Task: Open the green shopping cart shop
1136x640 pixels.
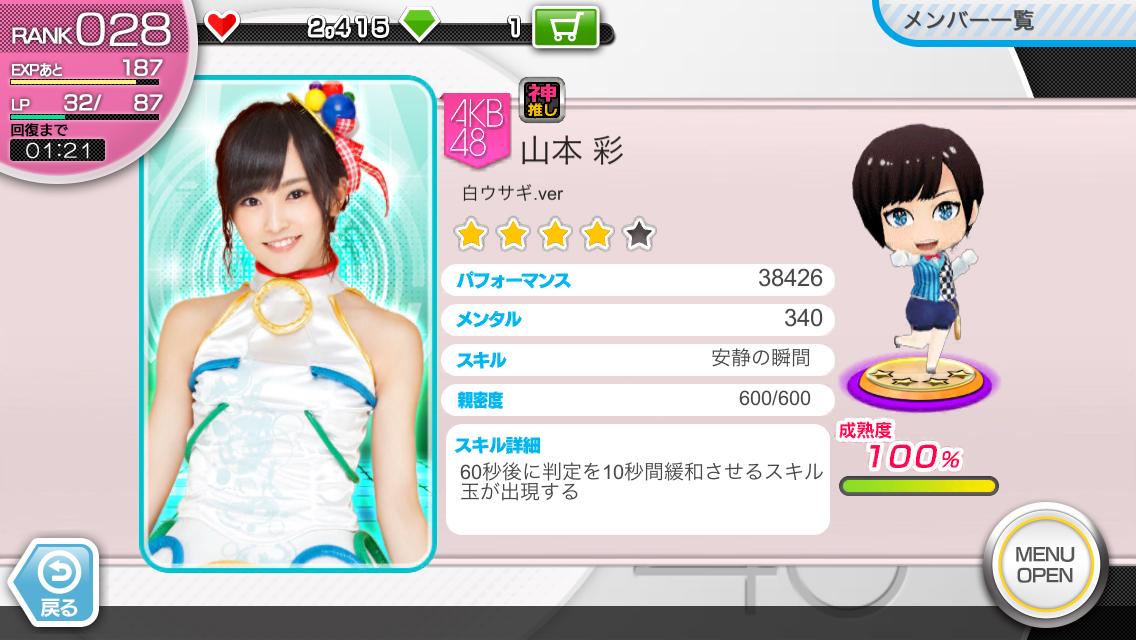Action: 565,28
